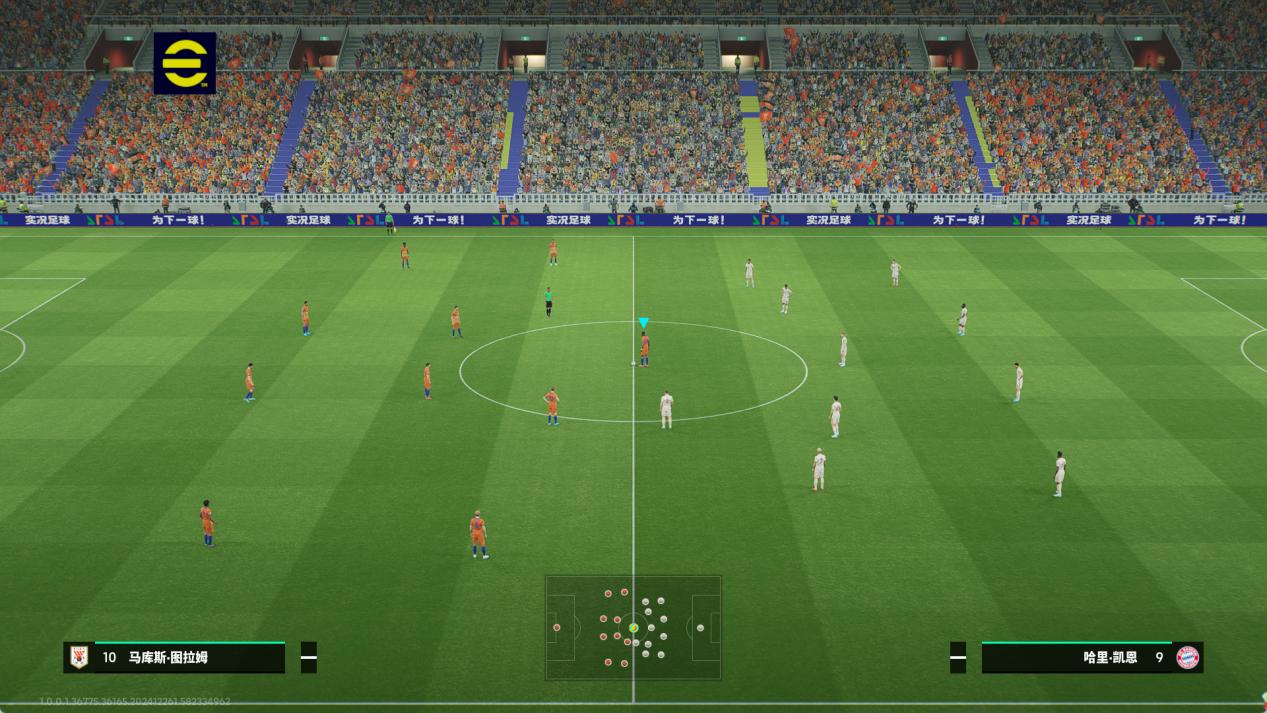Screen dimensions: 1267x713
Task: Click the yellow eFootball logo
Action: tap(185, 63)
